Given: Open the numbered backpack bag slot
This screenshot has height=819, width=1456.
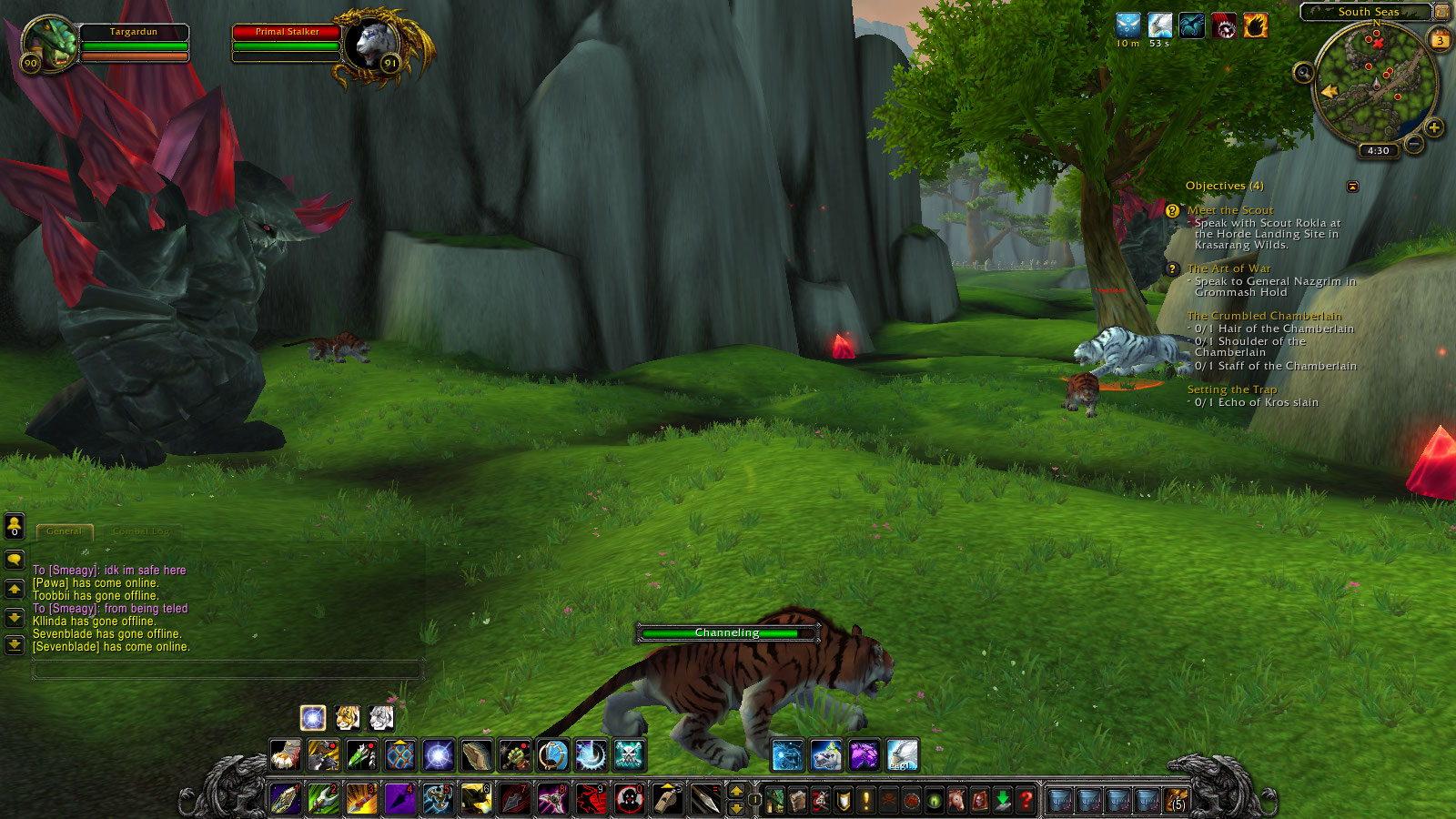Looking at the screenshot, I should pos(1177,800).
